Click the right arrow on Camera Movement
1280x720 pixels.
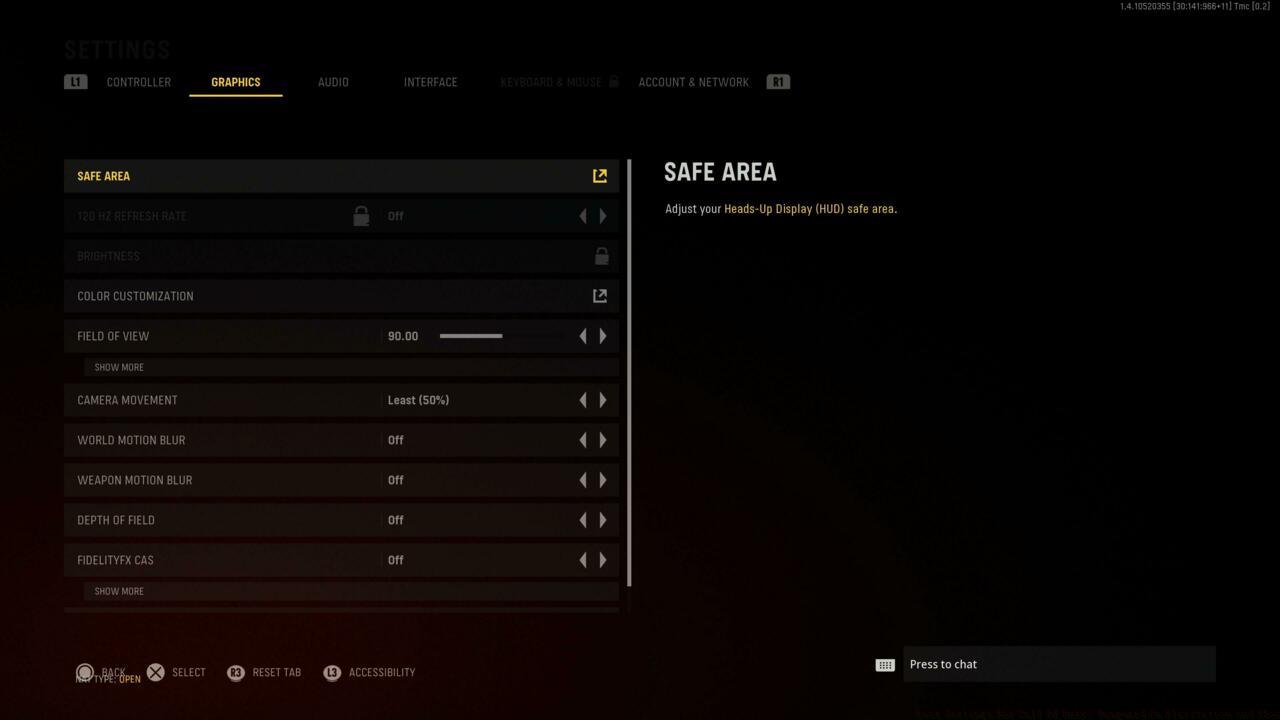[x=603, y=399]
